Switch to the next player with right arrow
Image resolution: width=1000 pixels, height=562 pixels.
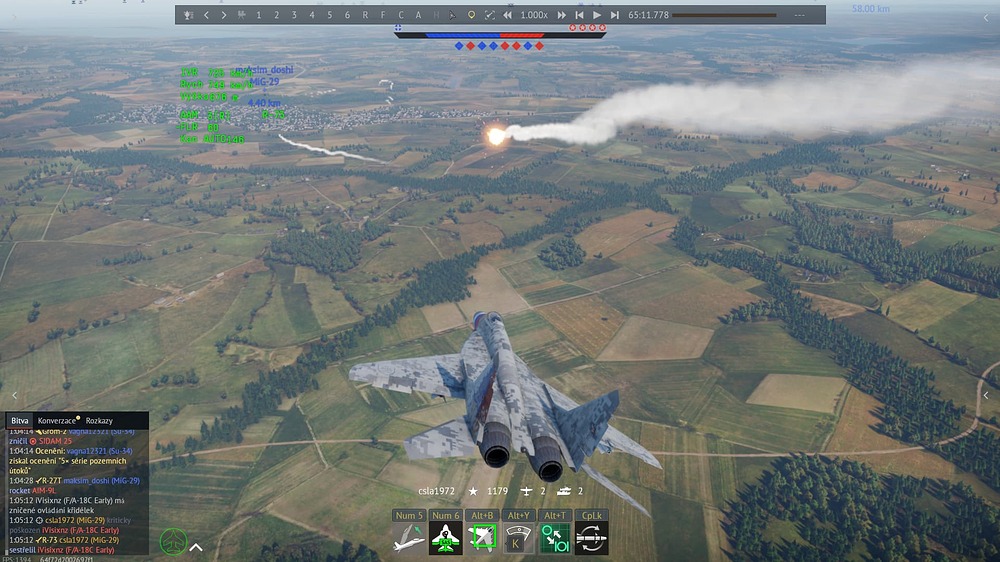coord(224,15)
